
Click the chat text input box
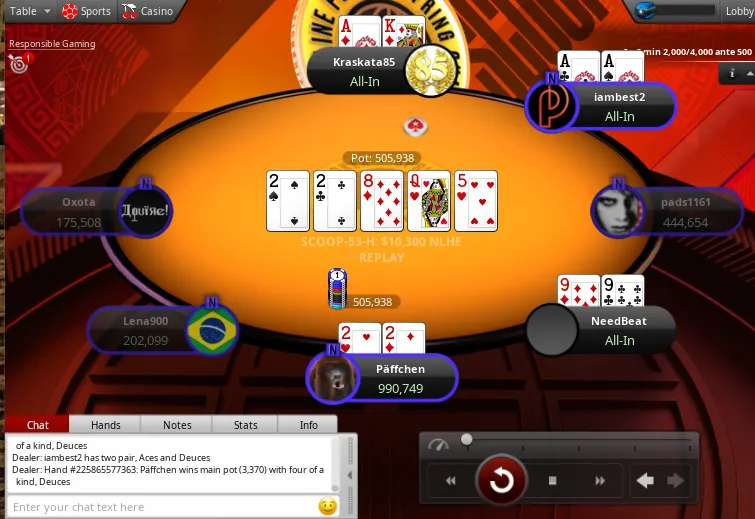[x=160, y=507]
